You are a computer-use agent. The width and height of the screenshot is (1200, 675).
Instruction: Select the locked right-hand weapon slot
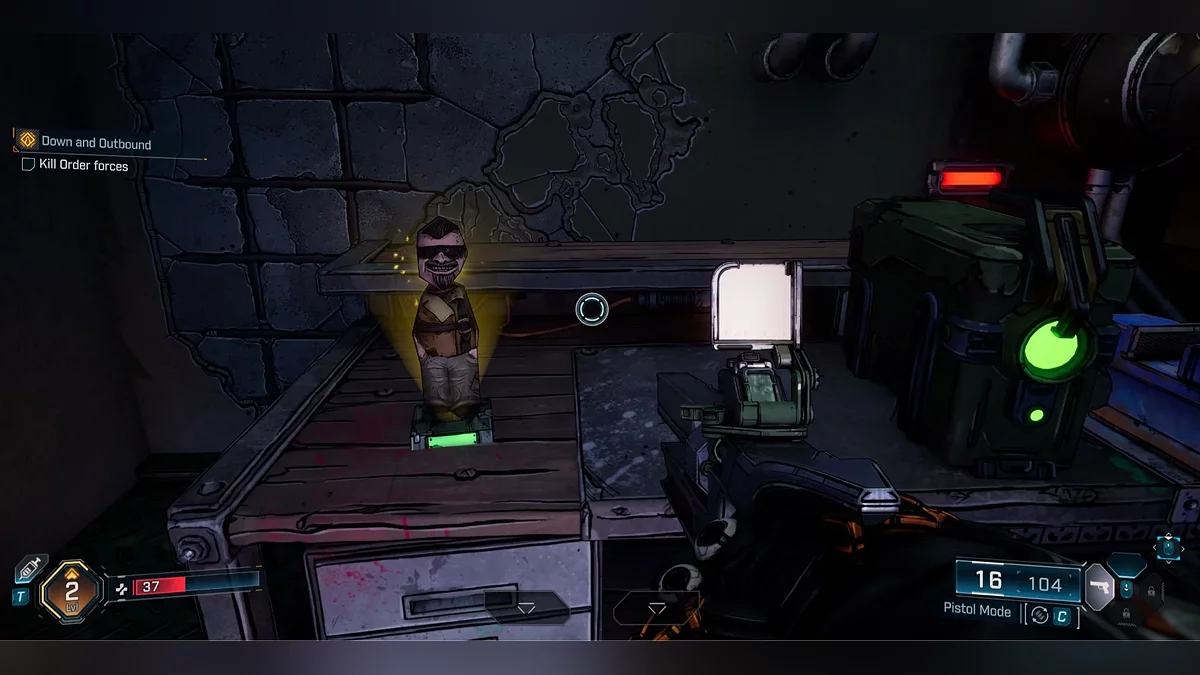point(1151,589)
